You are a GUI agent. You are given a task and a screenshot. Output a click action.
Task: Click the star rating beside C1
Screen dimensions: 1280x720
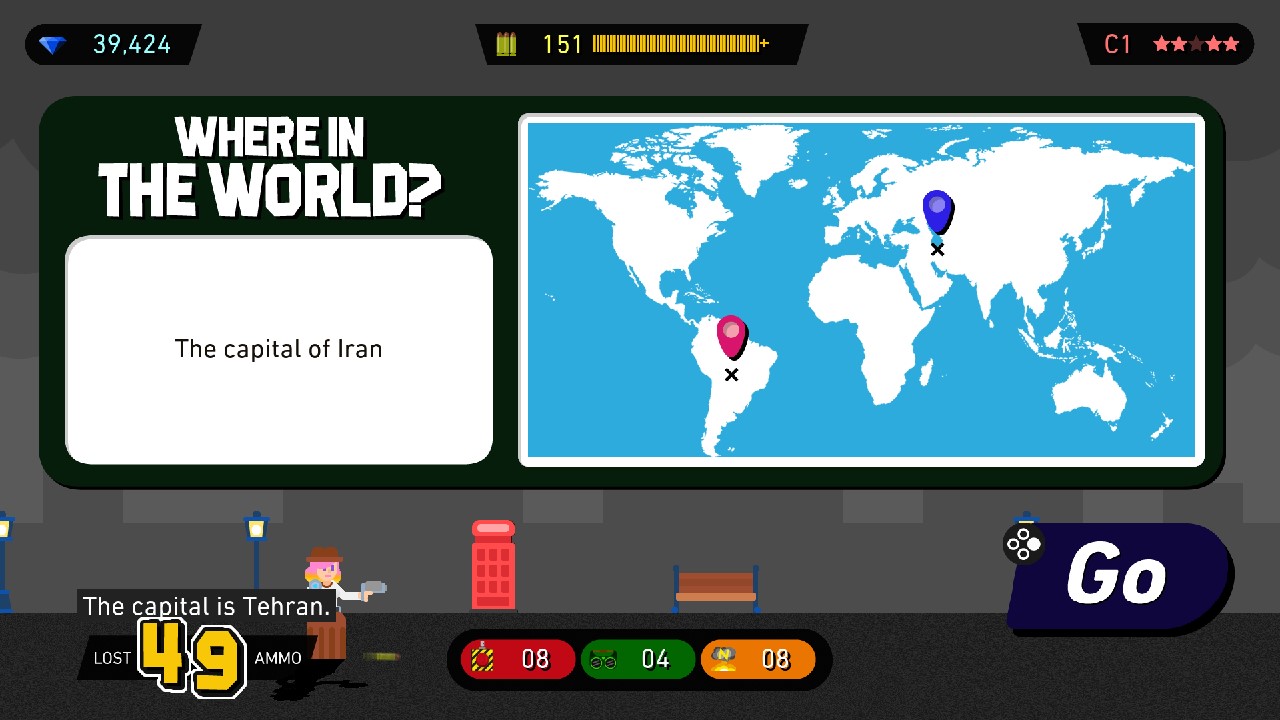click(x=1197, y=44)
